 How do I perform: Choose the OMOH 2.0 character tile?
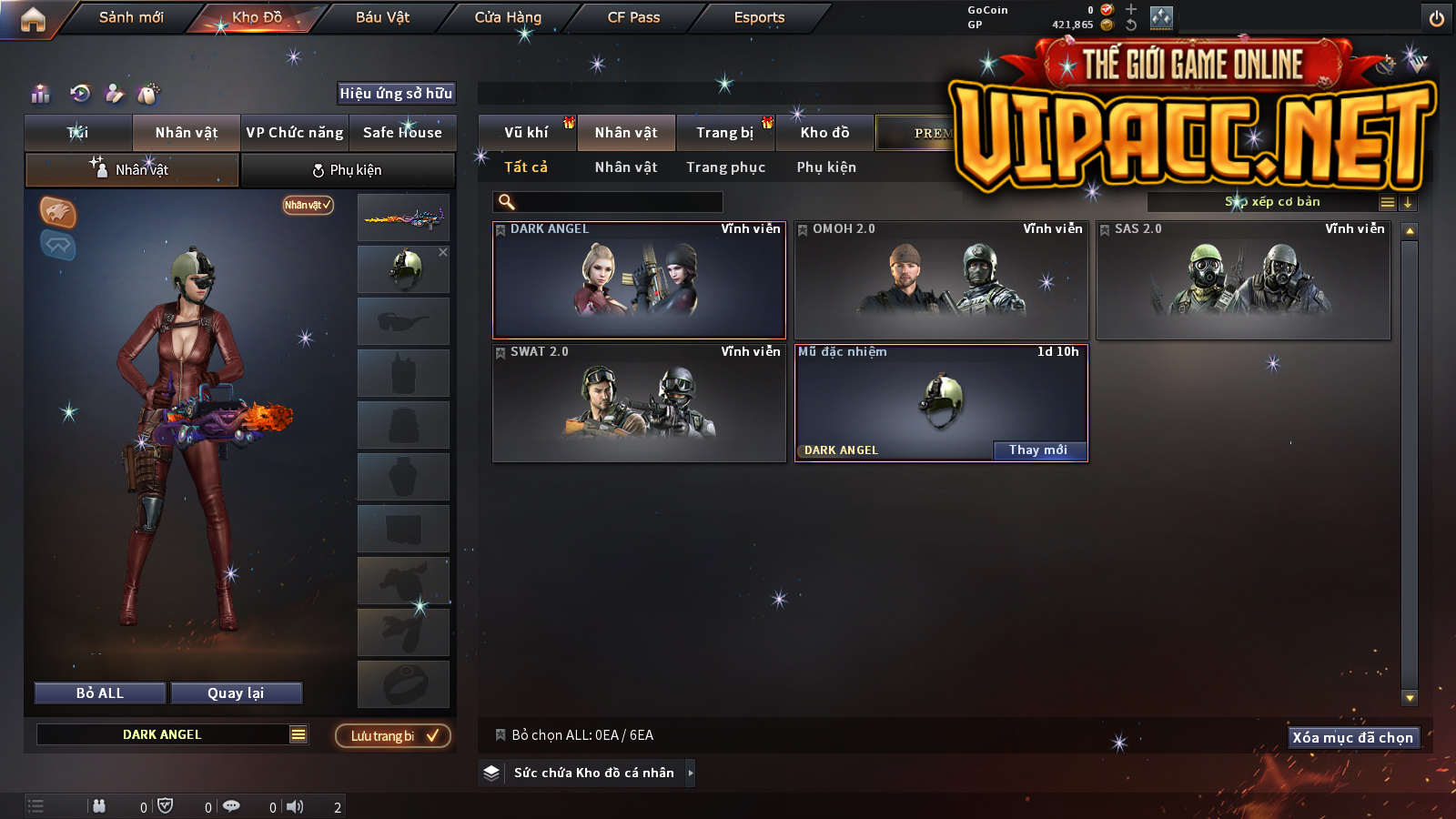coord(941,280)
